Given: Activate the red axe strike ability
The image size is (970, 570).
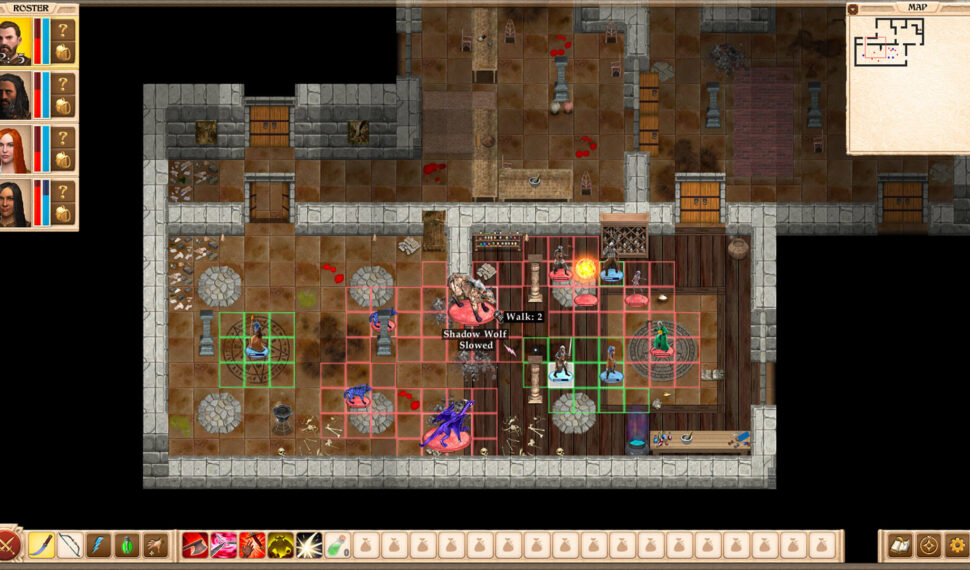Looking at the screenshot, I should (195, 545).
